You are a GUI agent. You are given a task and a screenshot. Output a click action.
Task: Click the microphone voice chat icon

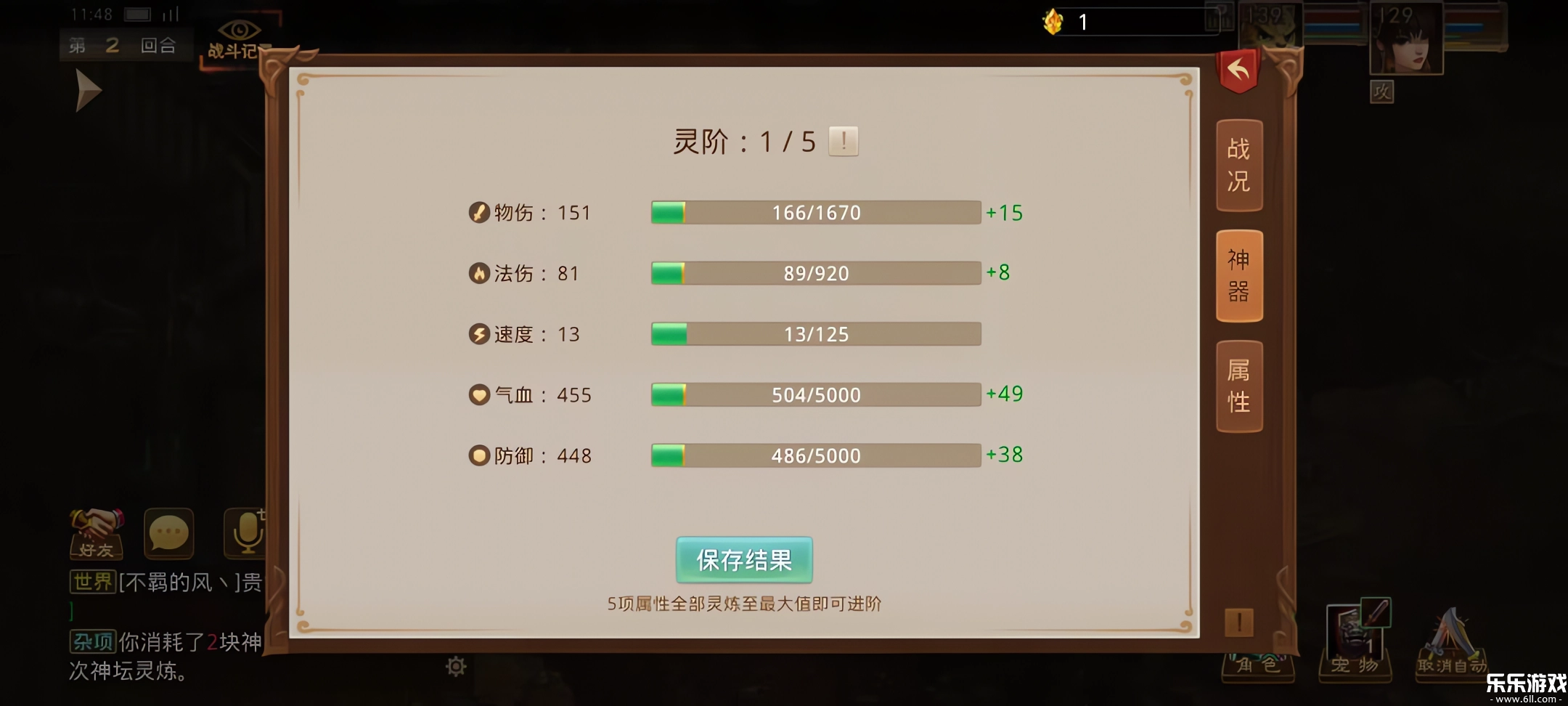click(247, 534)
